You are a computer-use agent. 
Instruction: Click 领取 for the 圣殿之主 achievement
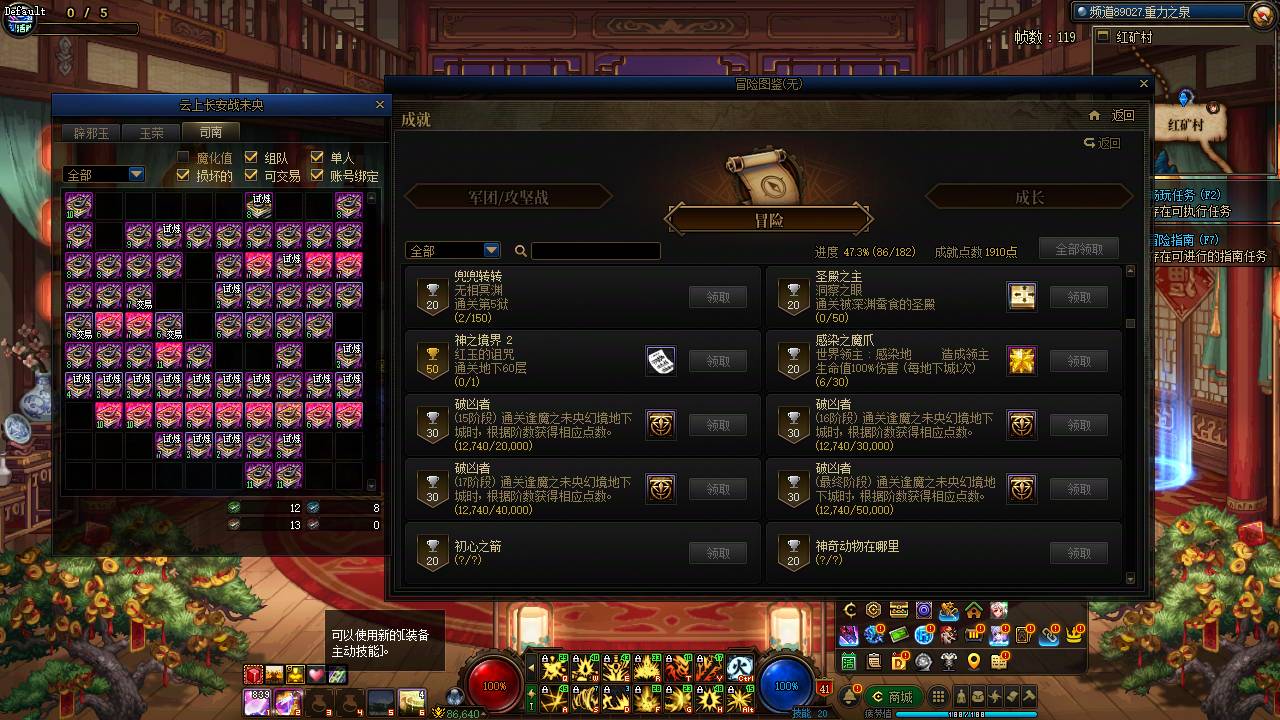click(x=1077, y=296)
